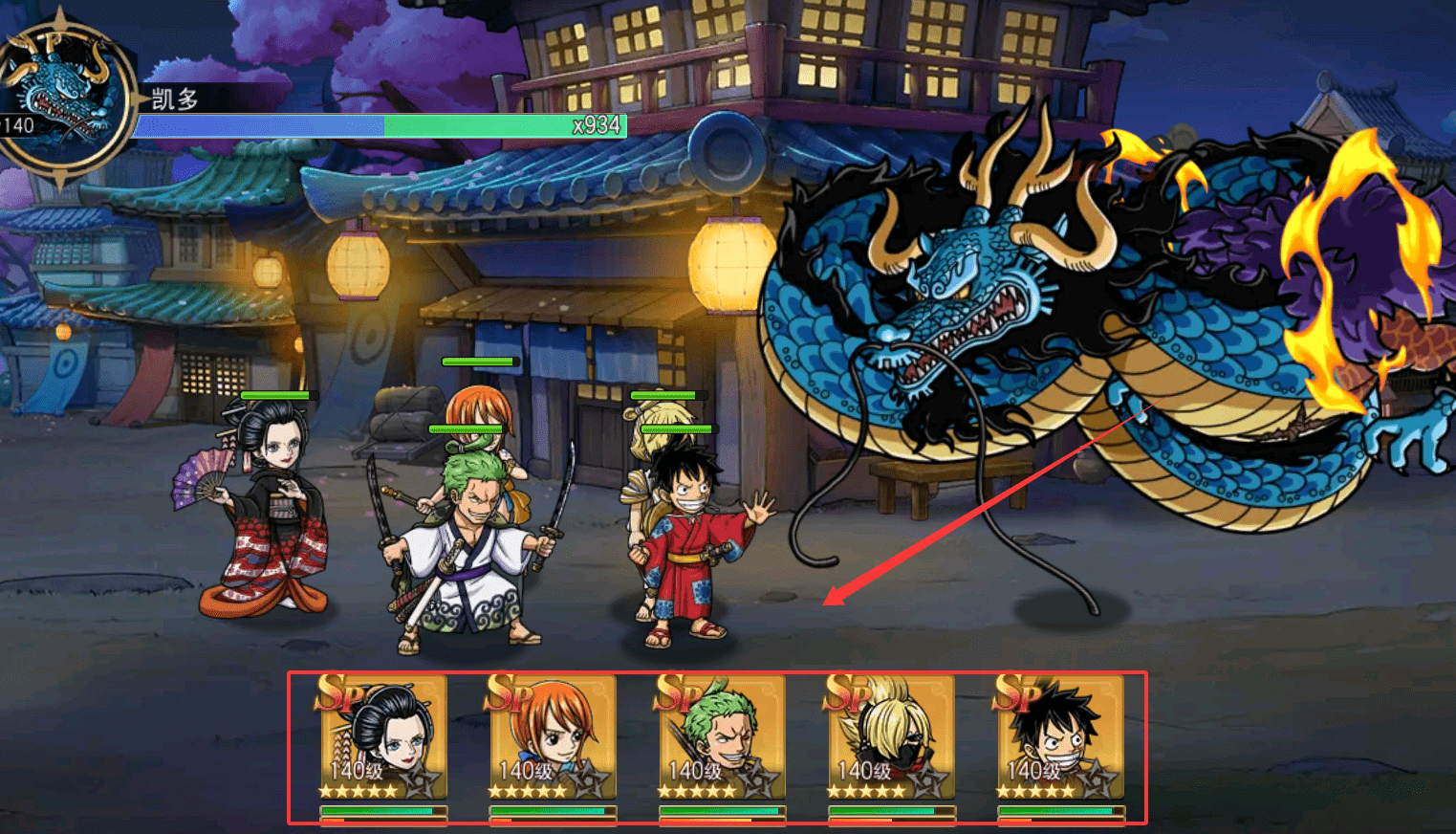Tap the masked blond Sanji hero card
1456x834 pixels.
click(890, 737)
